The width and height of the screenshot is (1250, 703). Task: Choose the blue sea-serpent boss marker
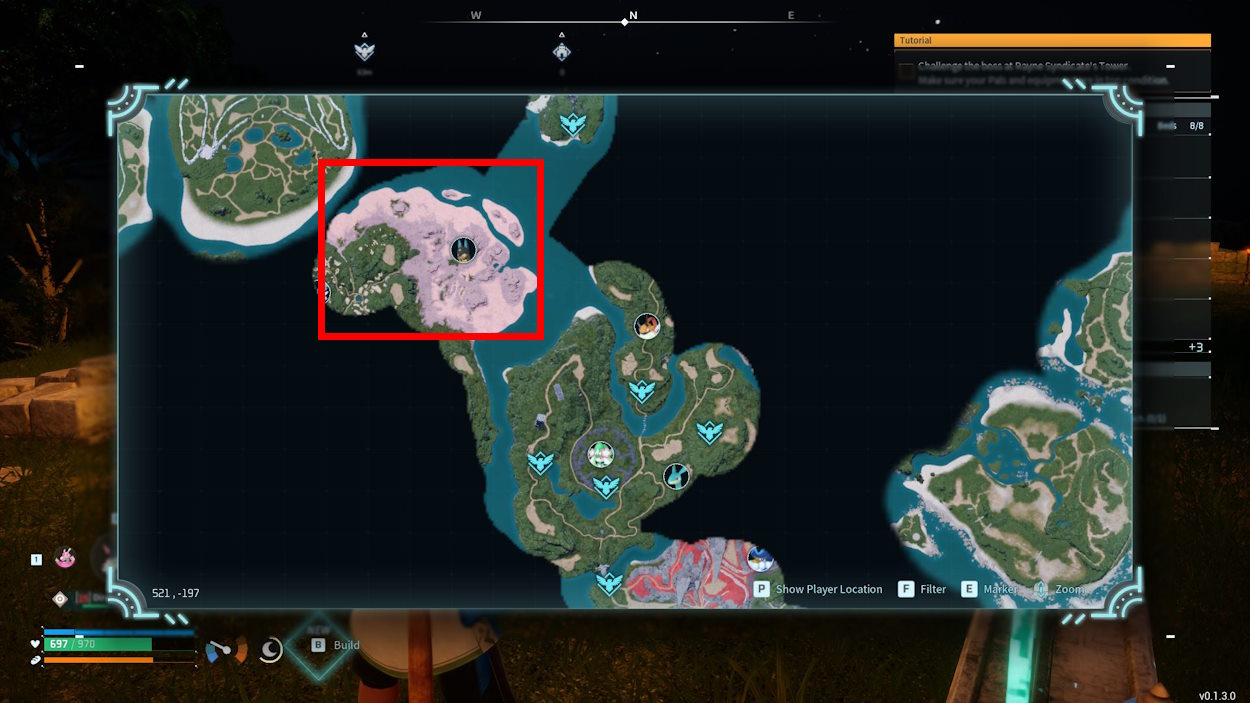(677, 476)
